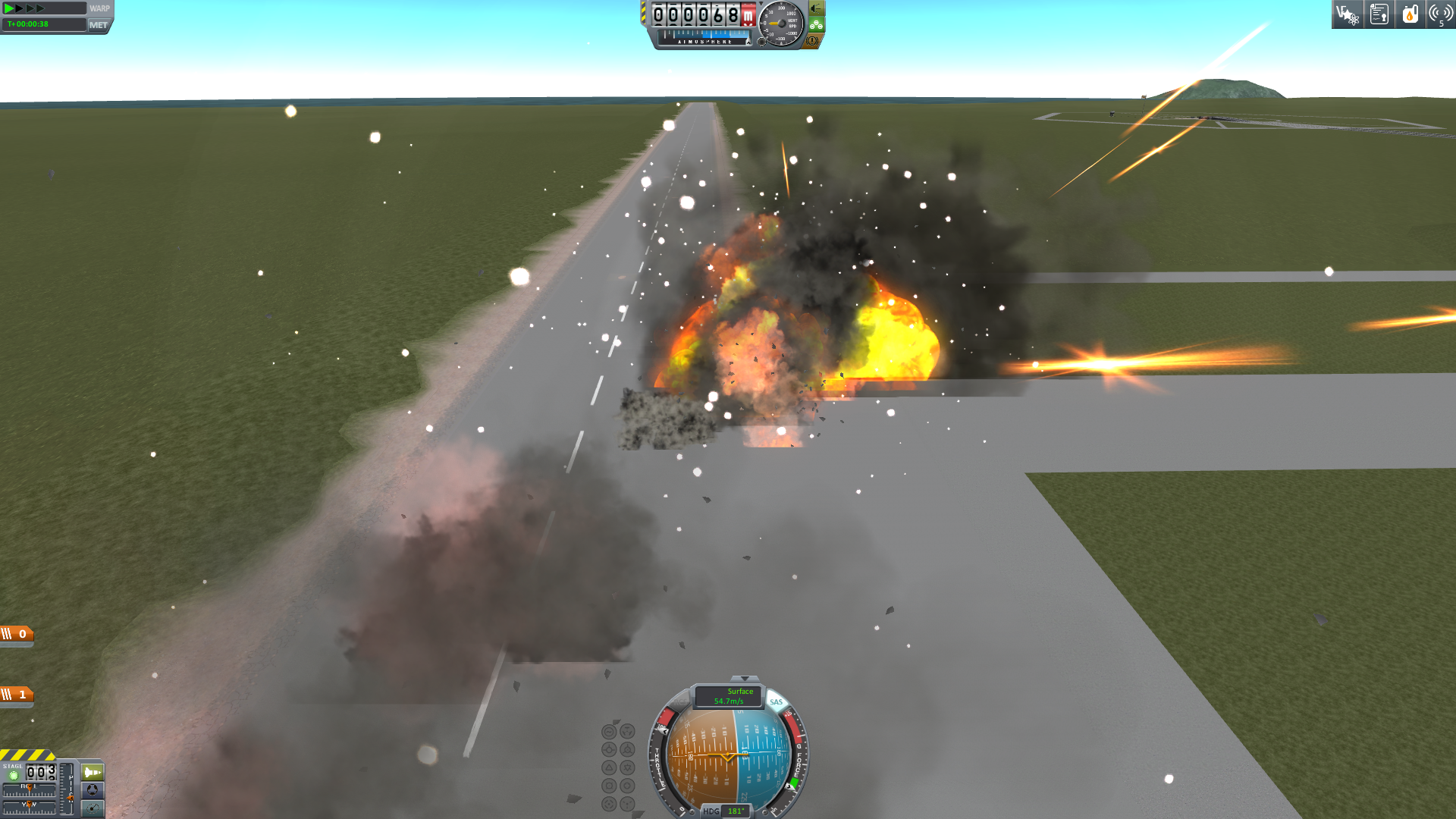This screenshot has width=1456, height=819.
Task: Select the orange stage 1 tab
Action: 16,695
